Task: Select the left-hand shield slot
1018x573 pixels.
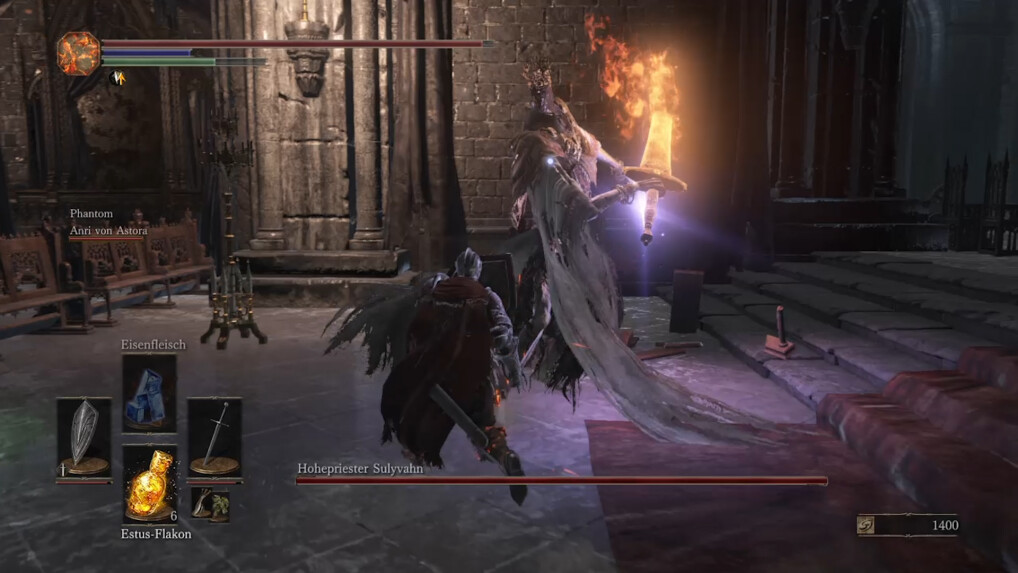Action: pyautogui.click(x=83, y=437)
